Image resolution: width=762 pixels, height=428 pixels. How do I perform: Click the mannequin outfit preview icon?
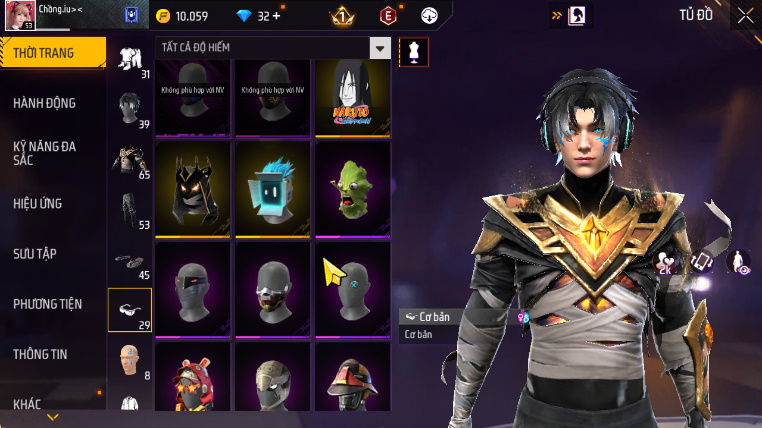tap(413, 52)
